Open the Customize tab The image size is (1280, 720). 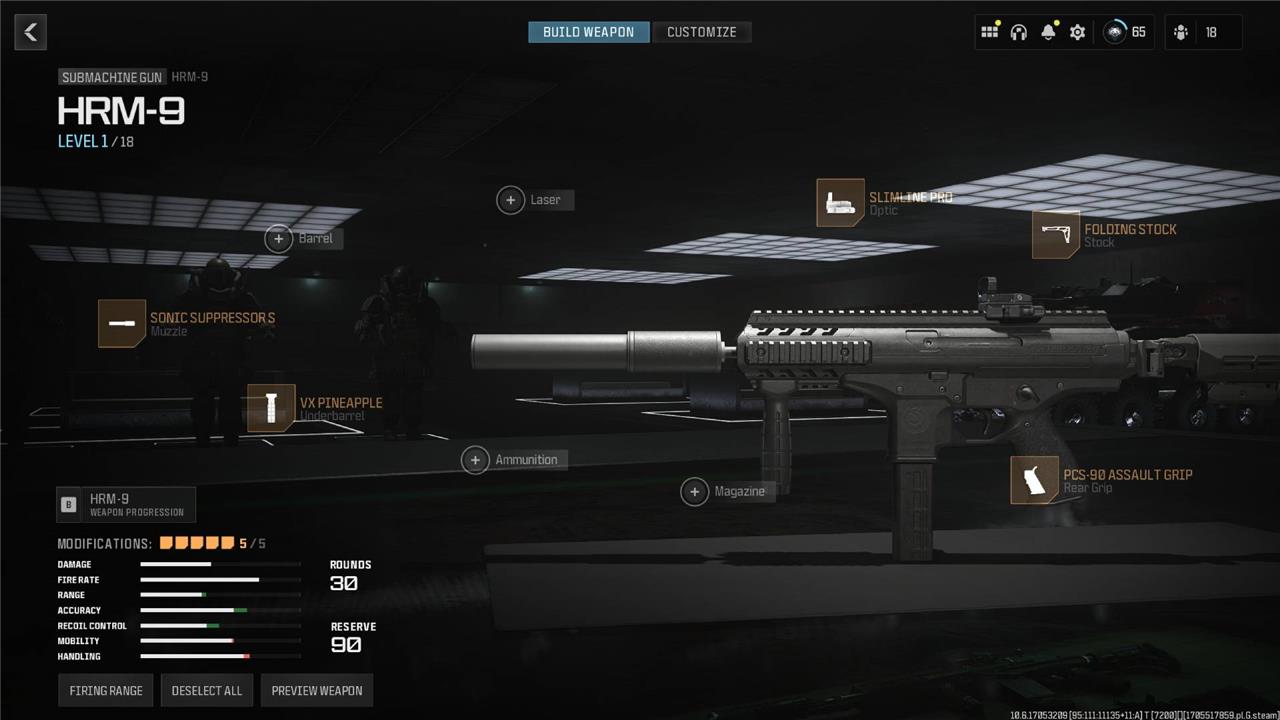[x=701, y=32]
